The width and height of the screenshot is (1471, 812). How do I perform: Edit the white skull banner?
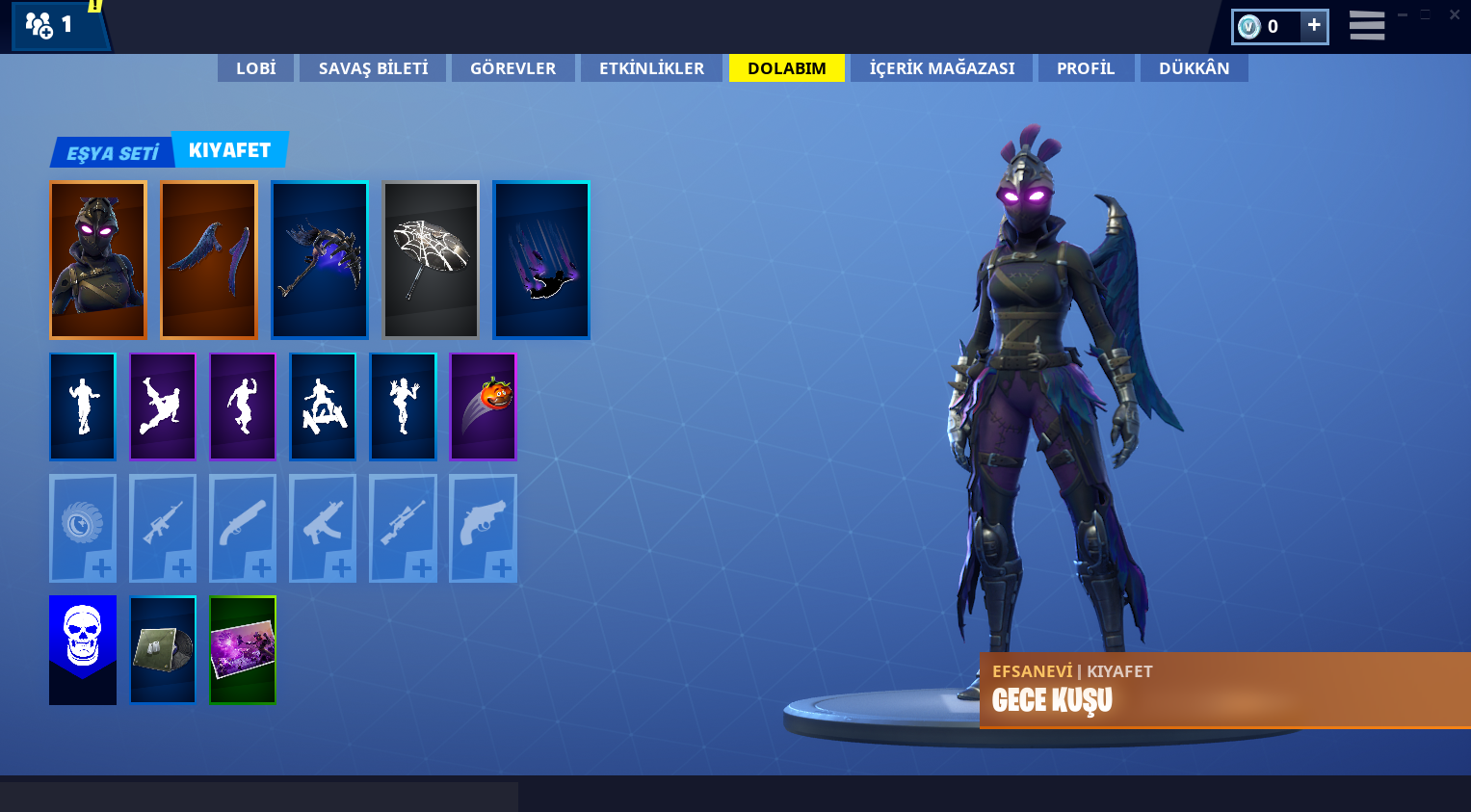pyautogui.click(x=83, y=649)
